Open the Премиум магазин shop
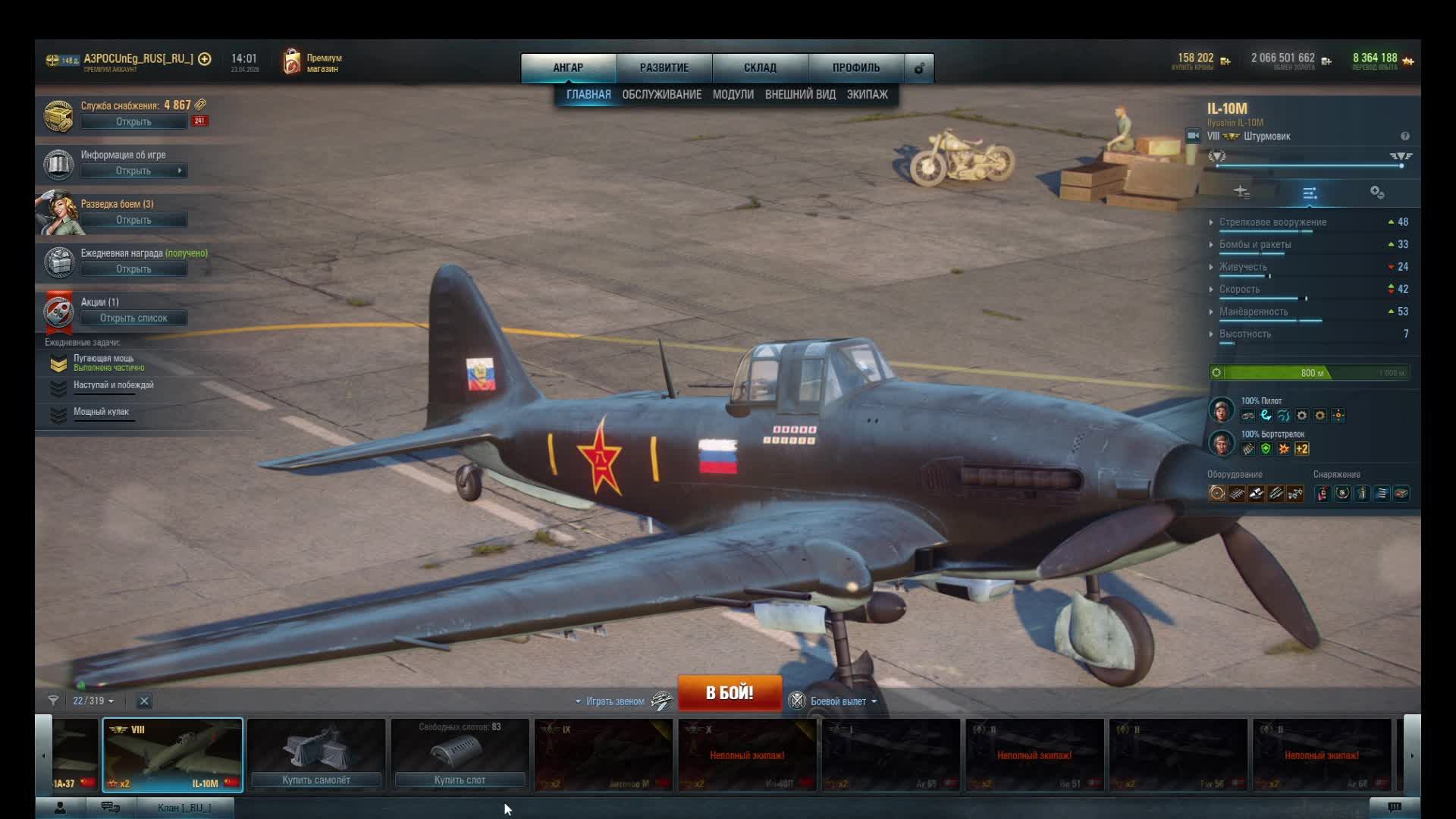This screenshot has width=1456, height=819. (x=313, y=63)
